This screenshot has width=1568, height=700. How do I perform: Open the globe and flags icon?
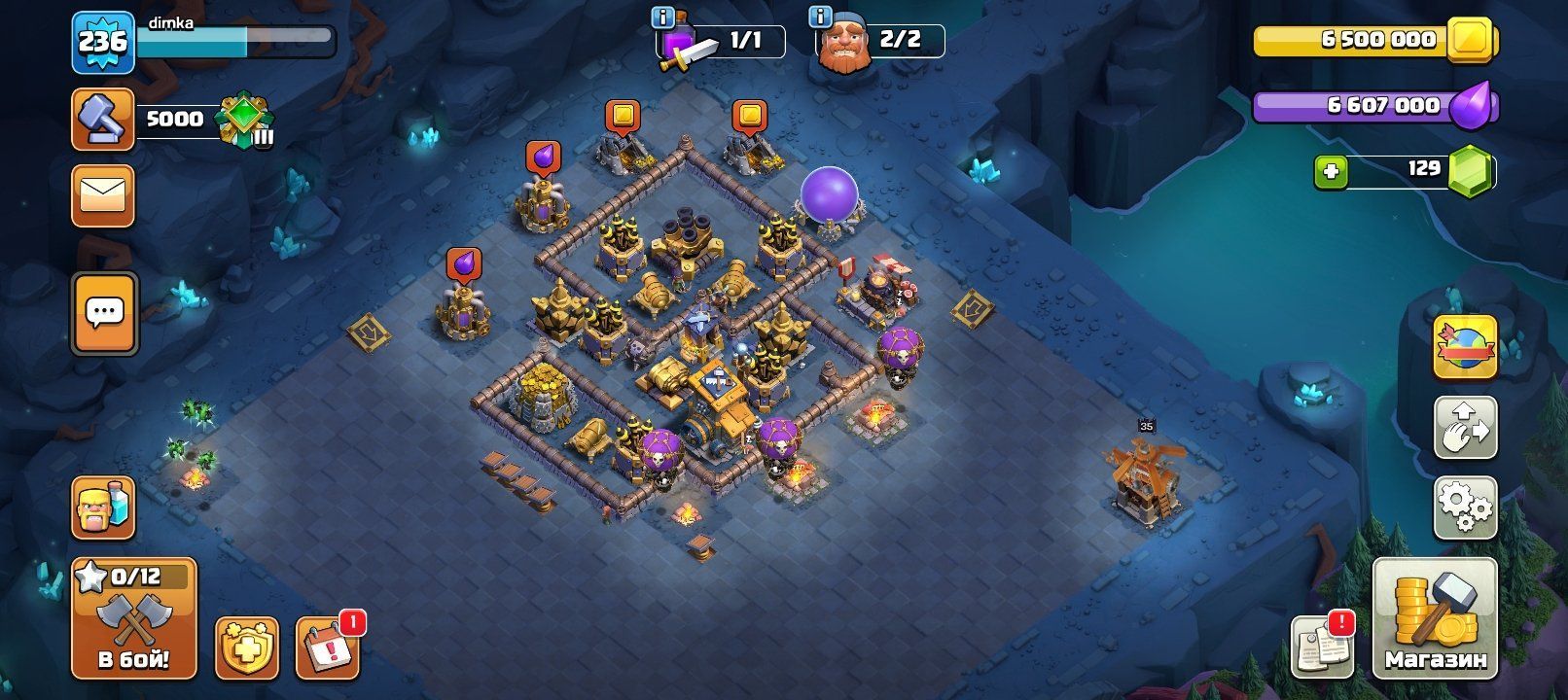[1465, 346]
